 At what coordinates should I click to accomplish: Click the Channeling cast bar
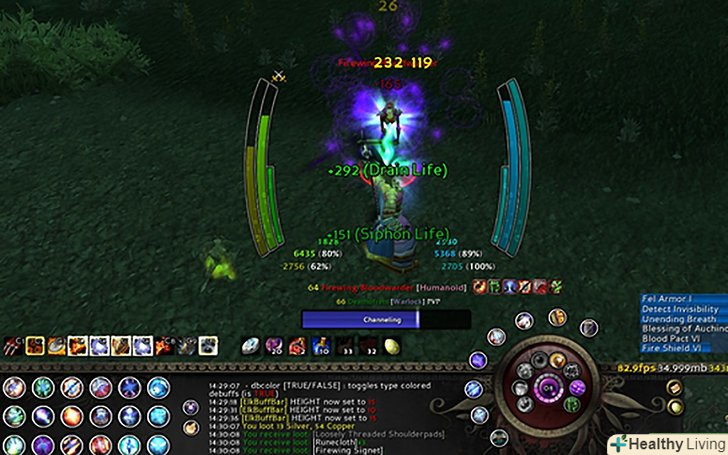pos(385,319)
